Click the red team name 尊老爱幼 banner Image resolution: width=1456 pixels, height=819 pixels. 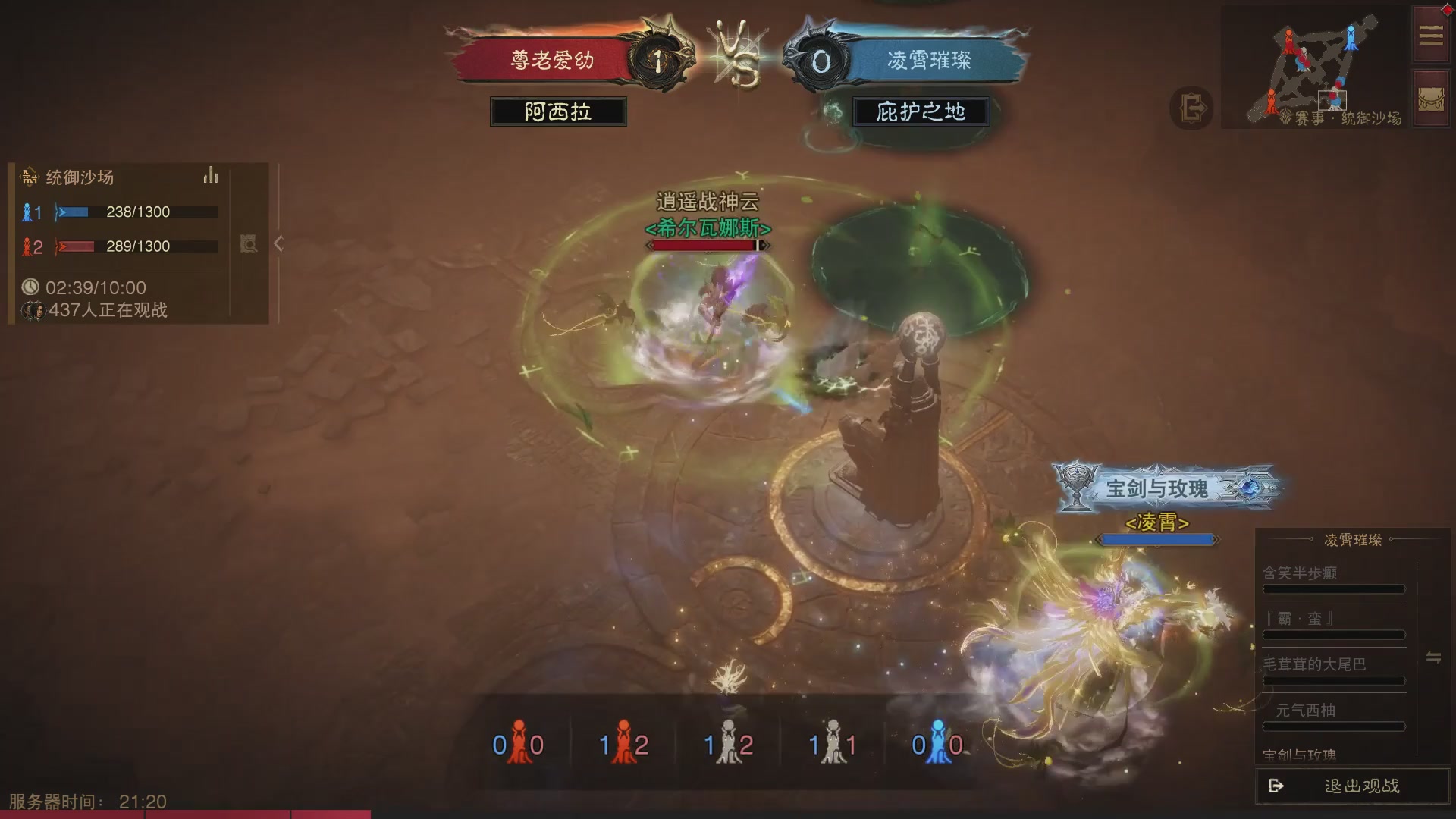(x=551, y=61)
